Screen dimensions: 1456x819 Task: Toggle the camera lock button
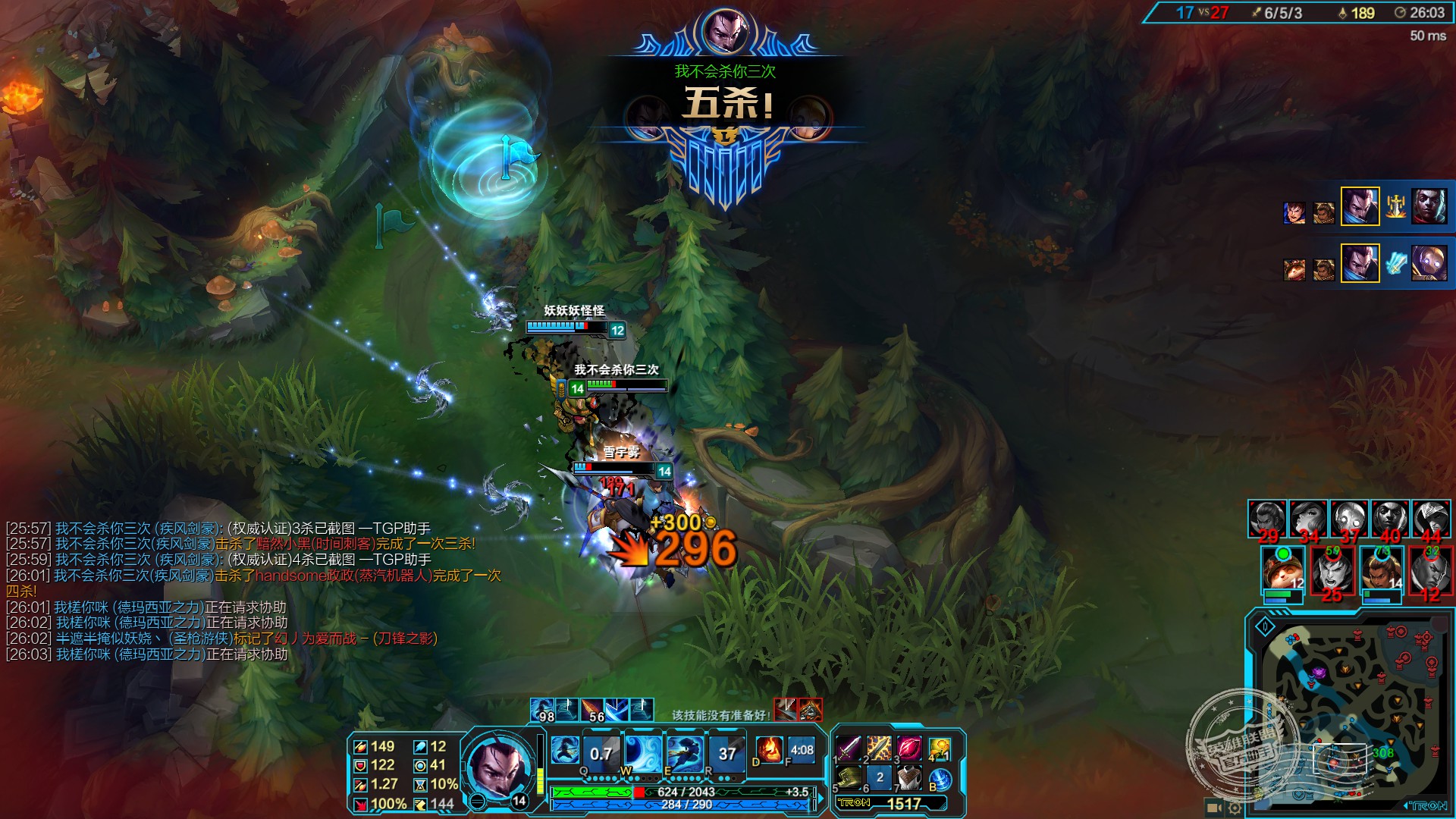pos(1213,808)
